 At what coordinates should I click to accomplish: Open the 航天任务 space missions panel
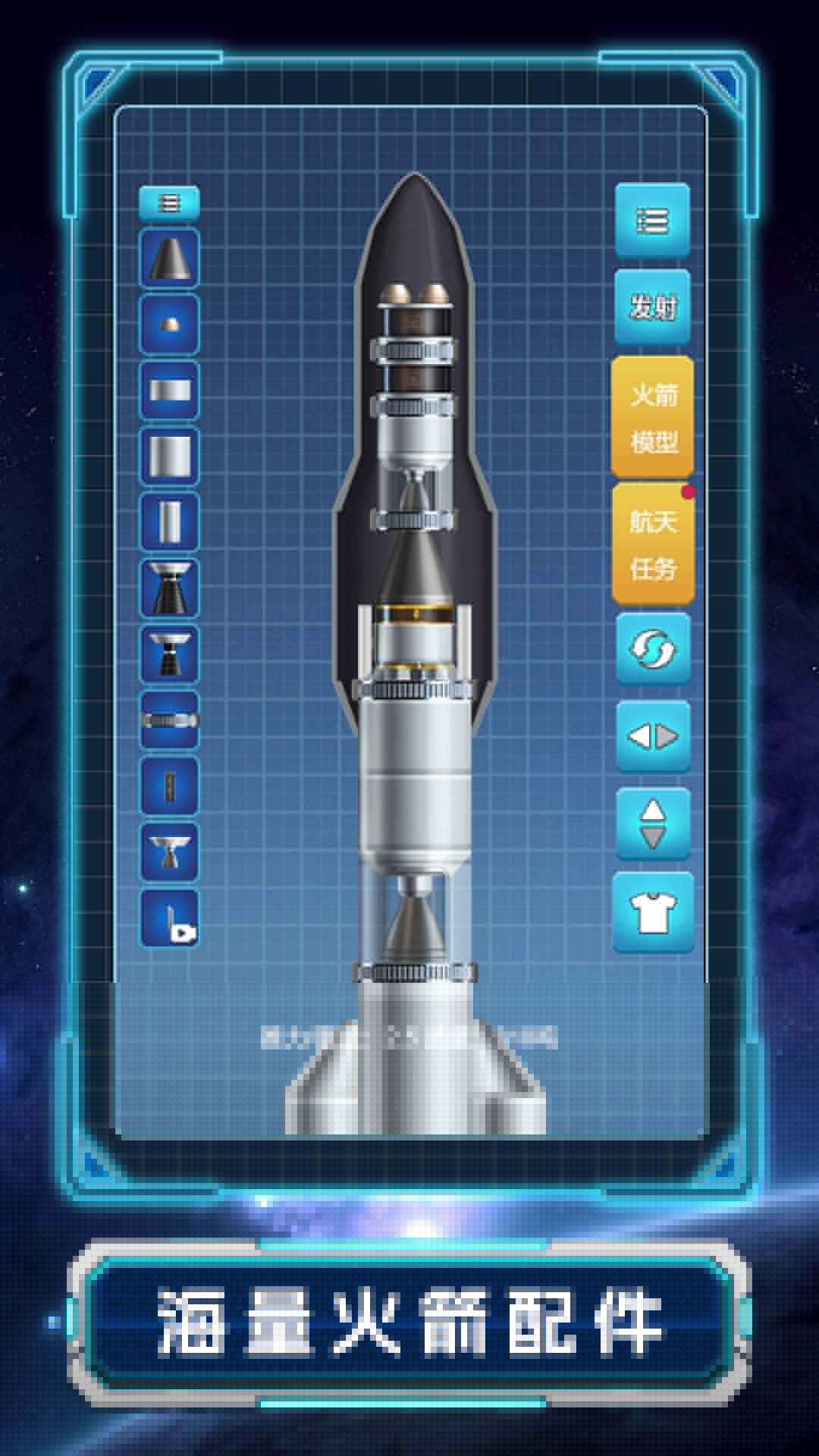653,544
